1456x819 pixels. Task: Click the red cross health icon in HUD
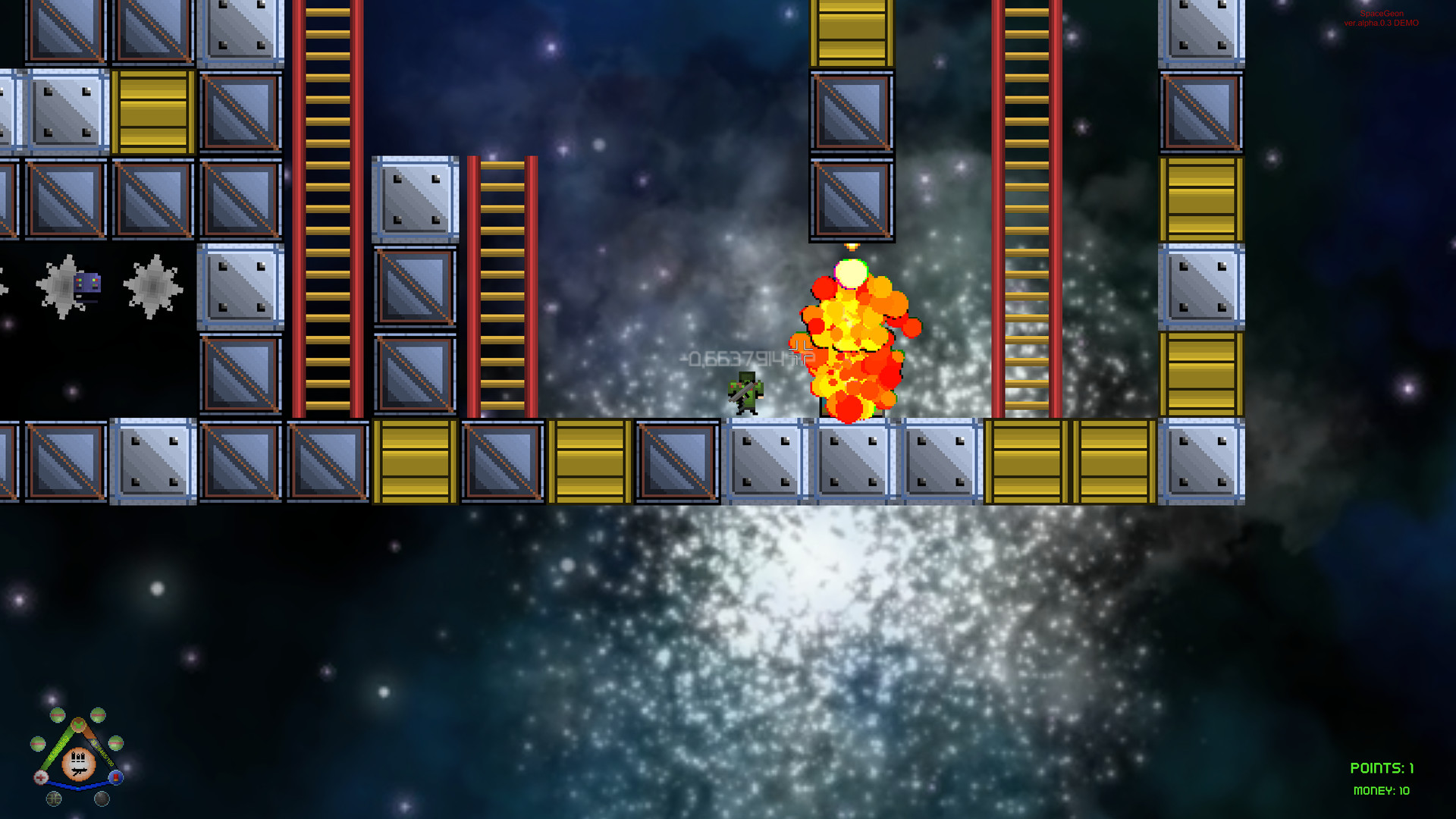pos(41,777)
